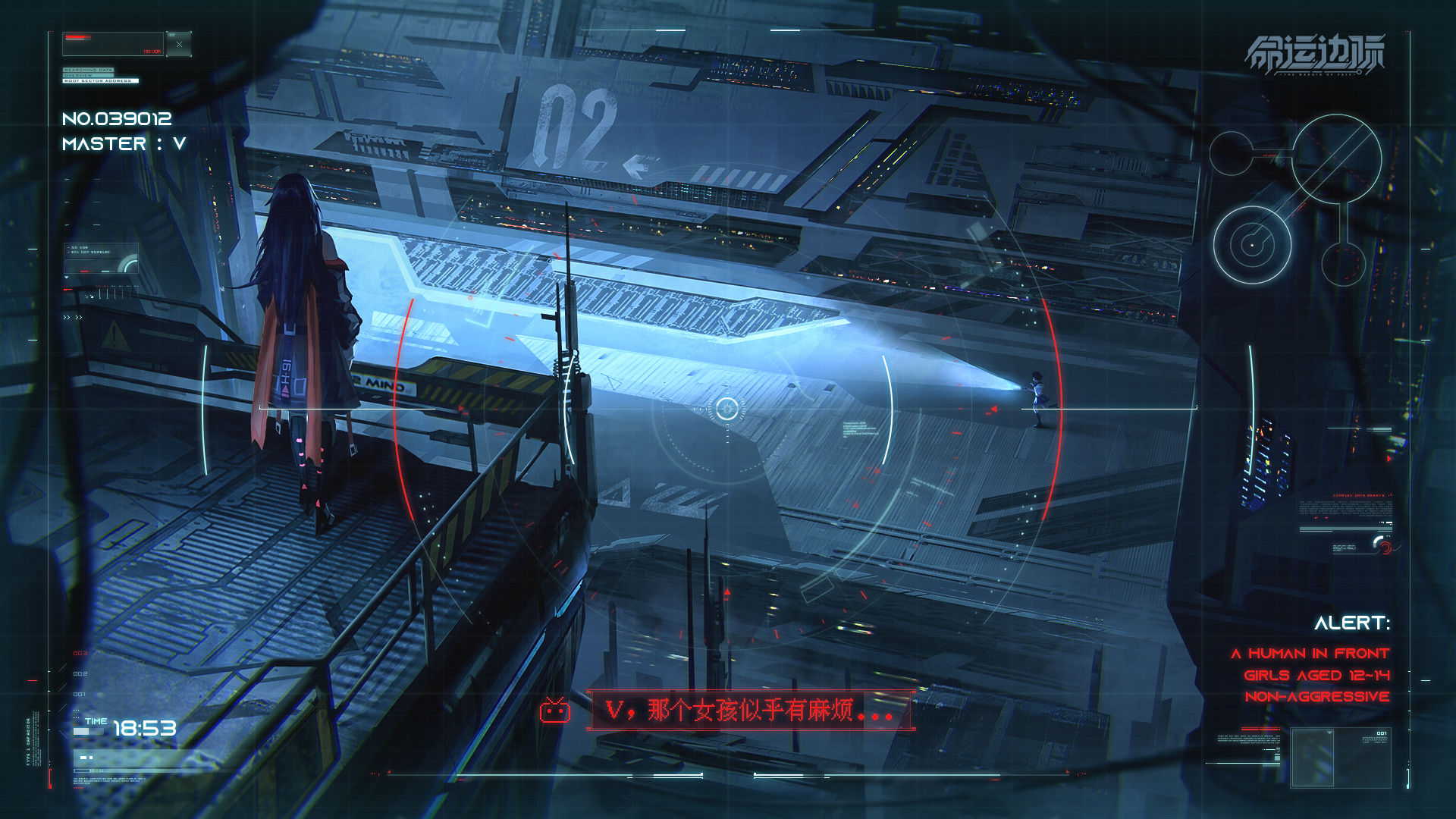Expand the small arrow under the No VCR panel
This screenshot has width=1456, height=819.
pos(67,278)
